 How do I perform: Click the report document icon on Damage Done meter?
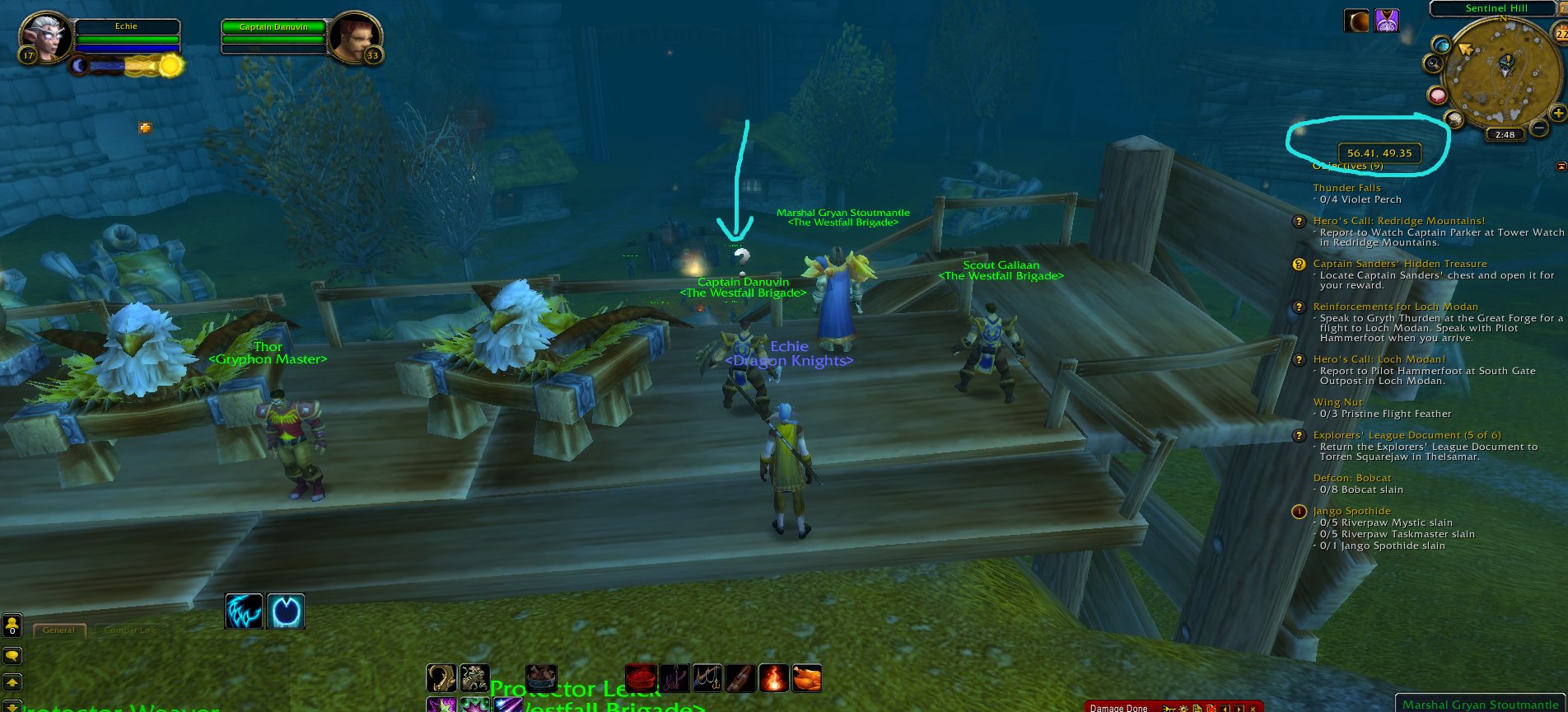coord(1197,707)
